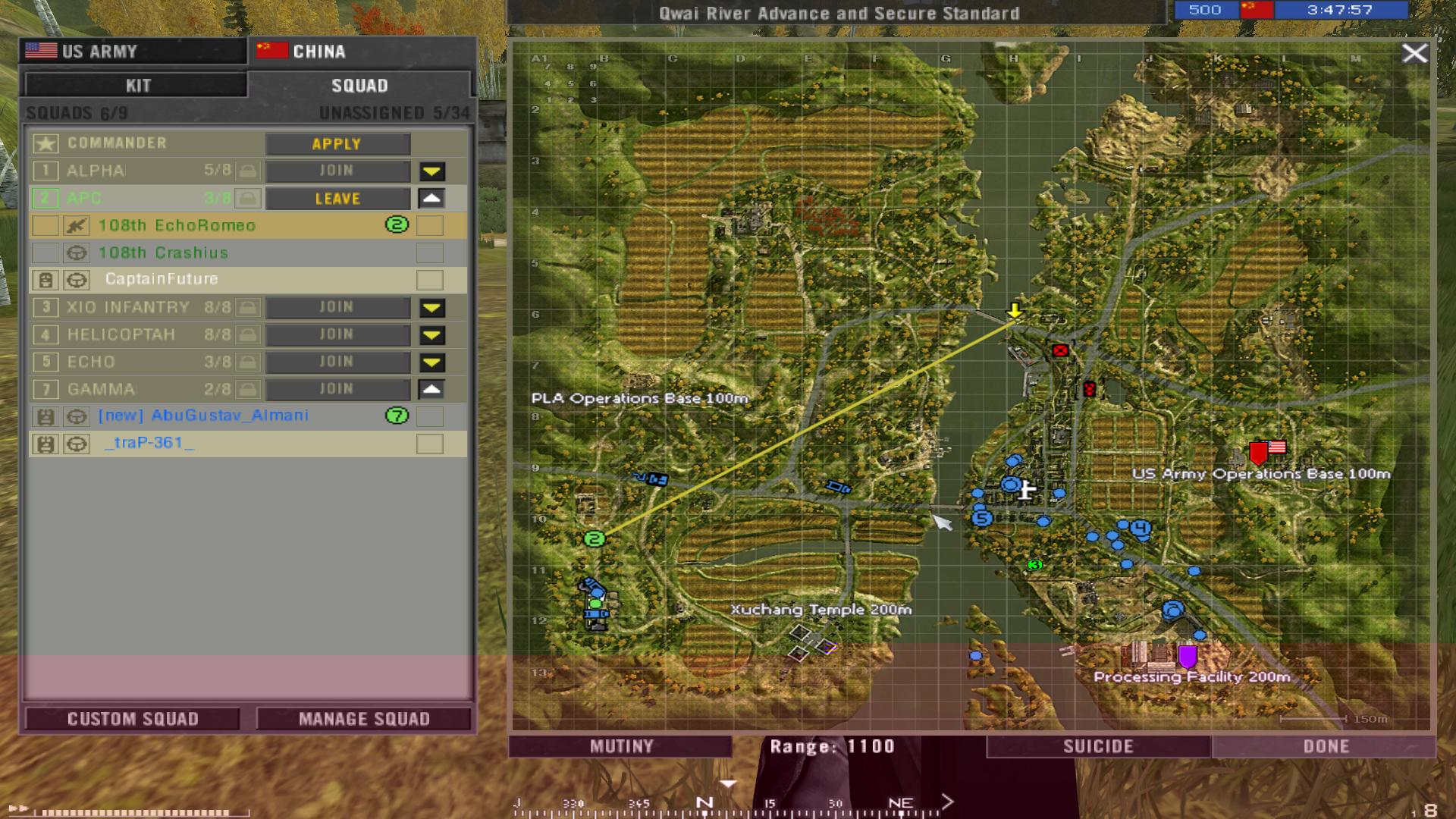
Task: Open the MANAGE SQUAD options
Action: [x=364, y=719]
